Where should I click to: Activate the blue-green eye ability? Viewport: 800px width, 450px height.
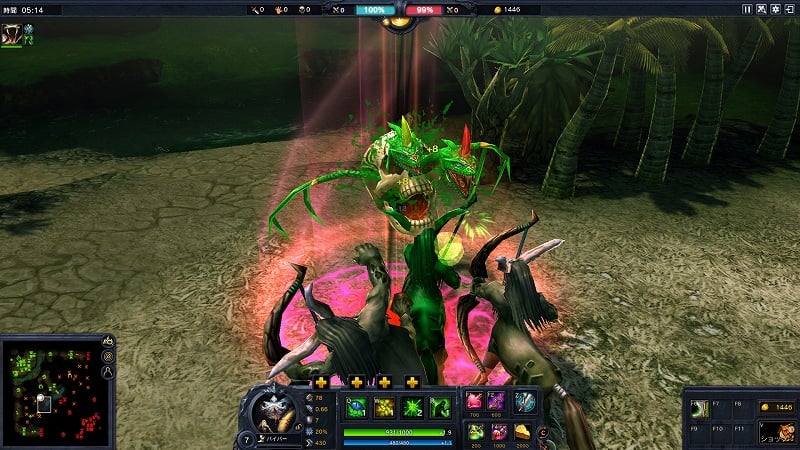(357, 407)
